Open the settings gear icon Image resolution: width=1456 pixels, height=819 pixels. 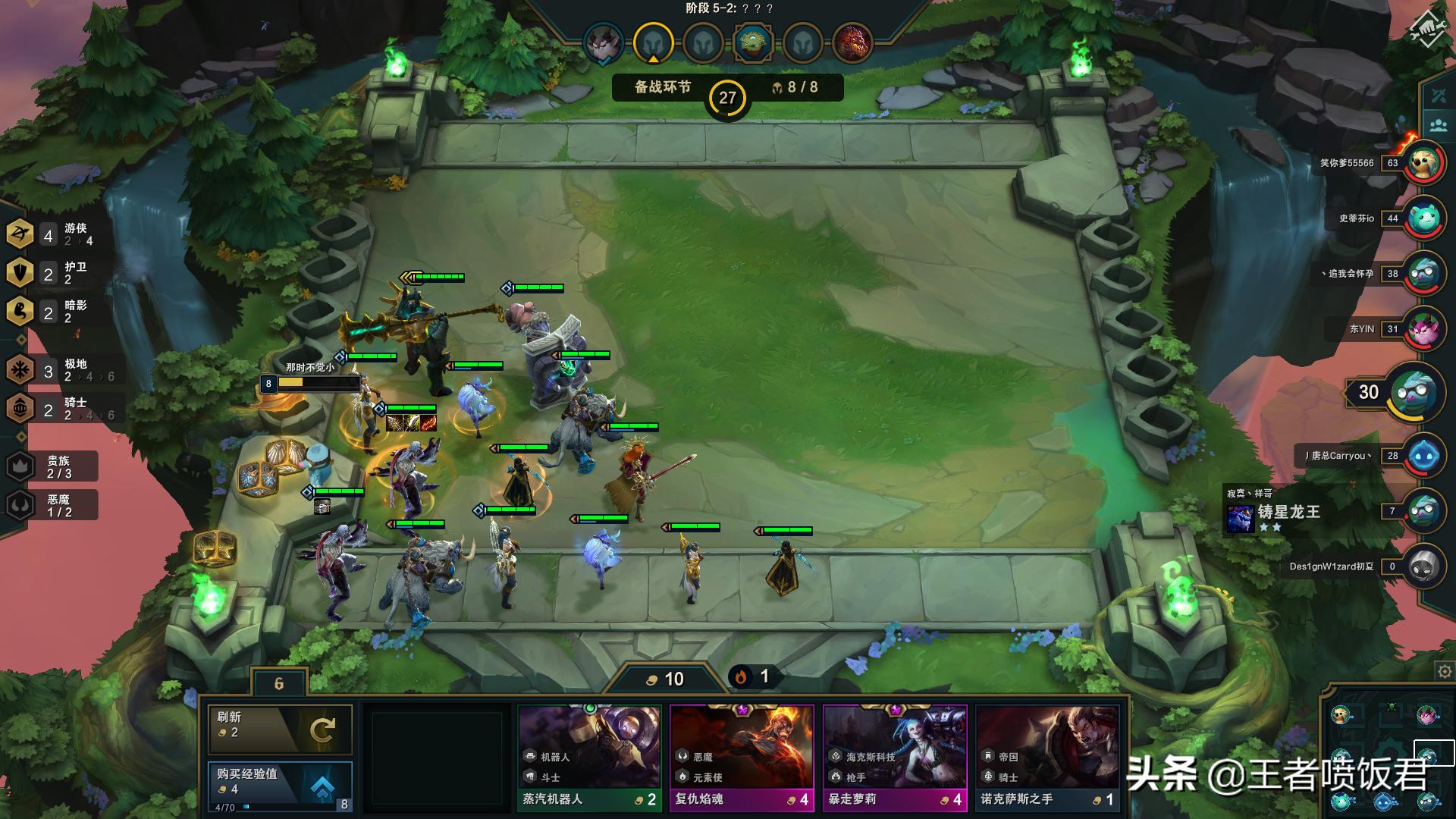point(1444,671)
